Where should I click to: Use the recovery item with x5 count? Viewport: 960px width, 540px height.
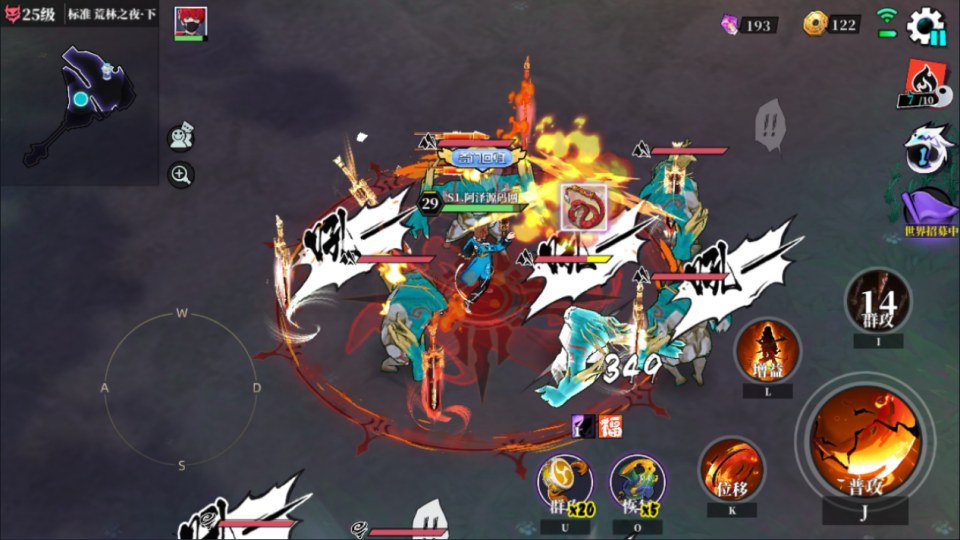637,483
